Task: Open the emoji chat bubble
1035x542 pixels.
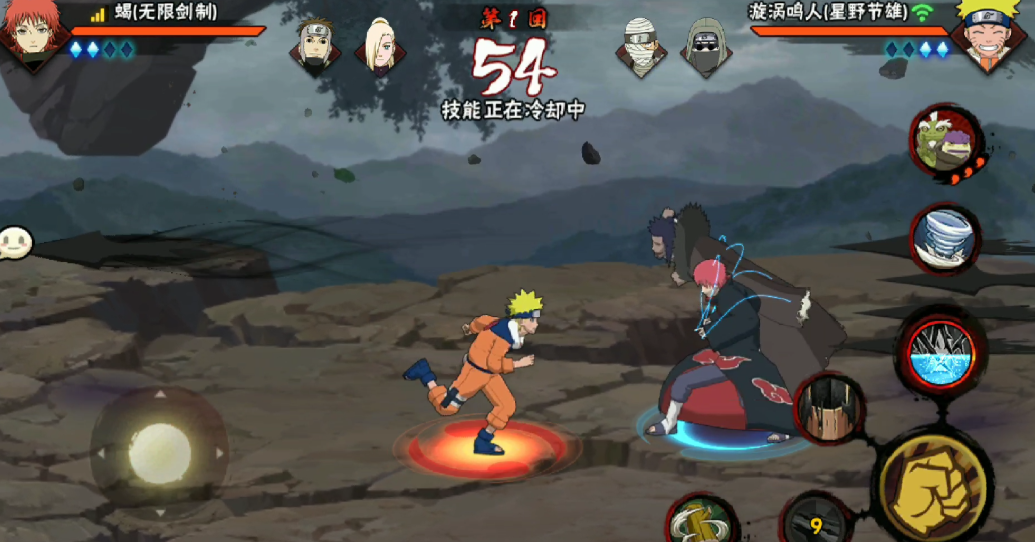Action: [x=15, y=242]
